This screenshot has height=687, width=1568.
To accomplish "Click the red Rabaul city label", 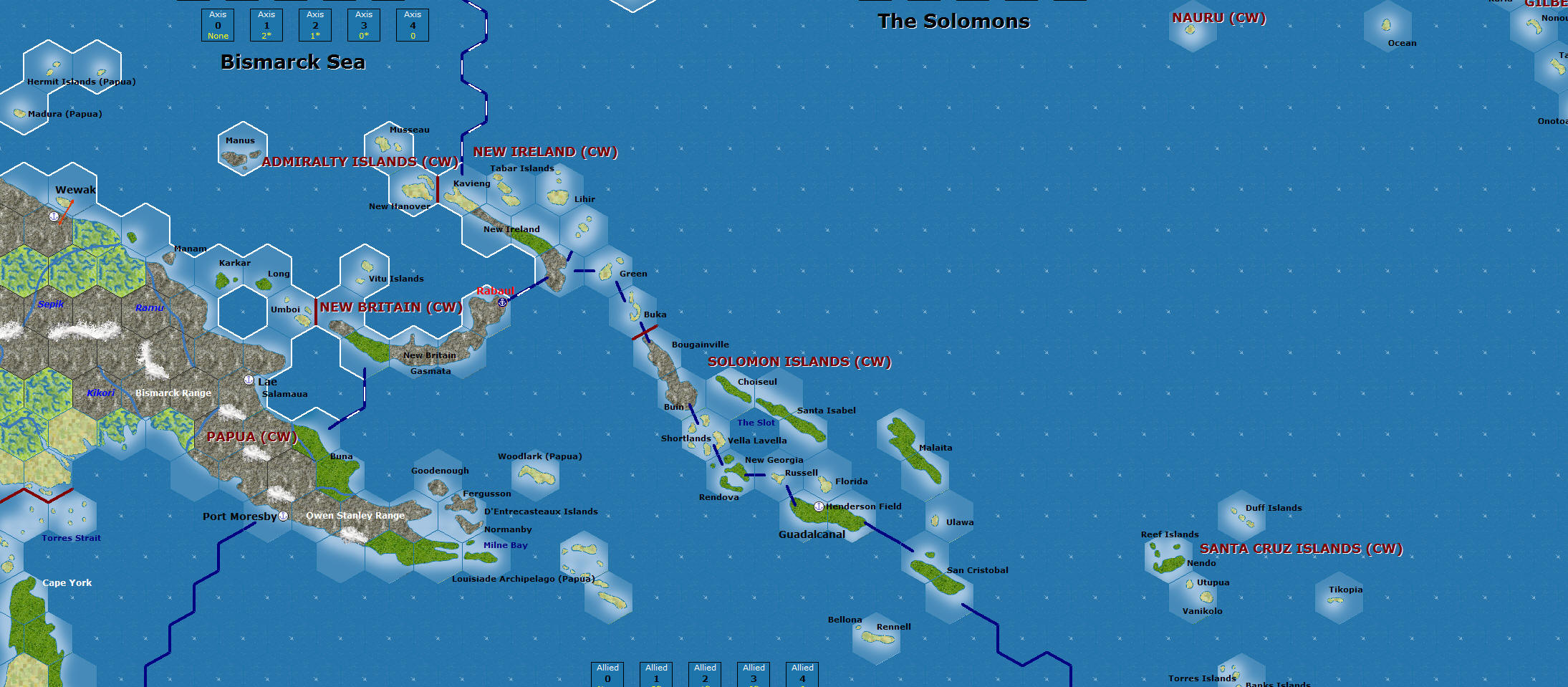I will pyautogui.click(x=496, y=291).
